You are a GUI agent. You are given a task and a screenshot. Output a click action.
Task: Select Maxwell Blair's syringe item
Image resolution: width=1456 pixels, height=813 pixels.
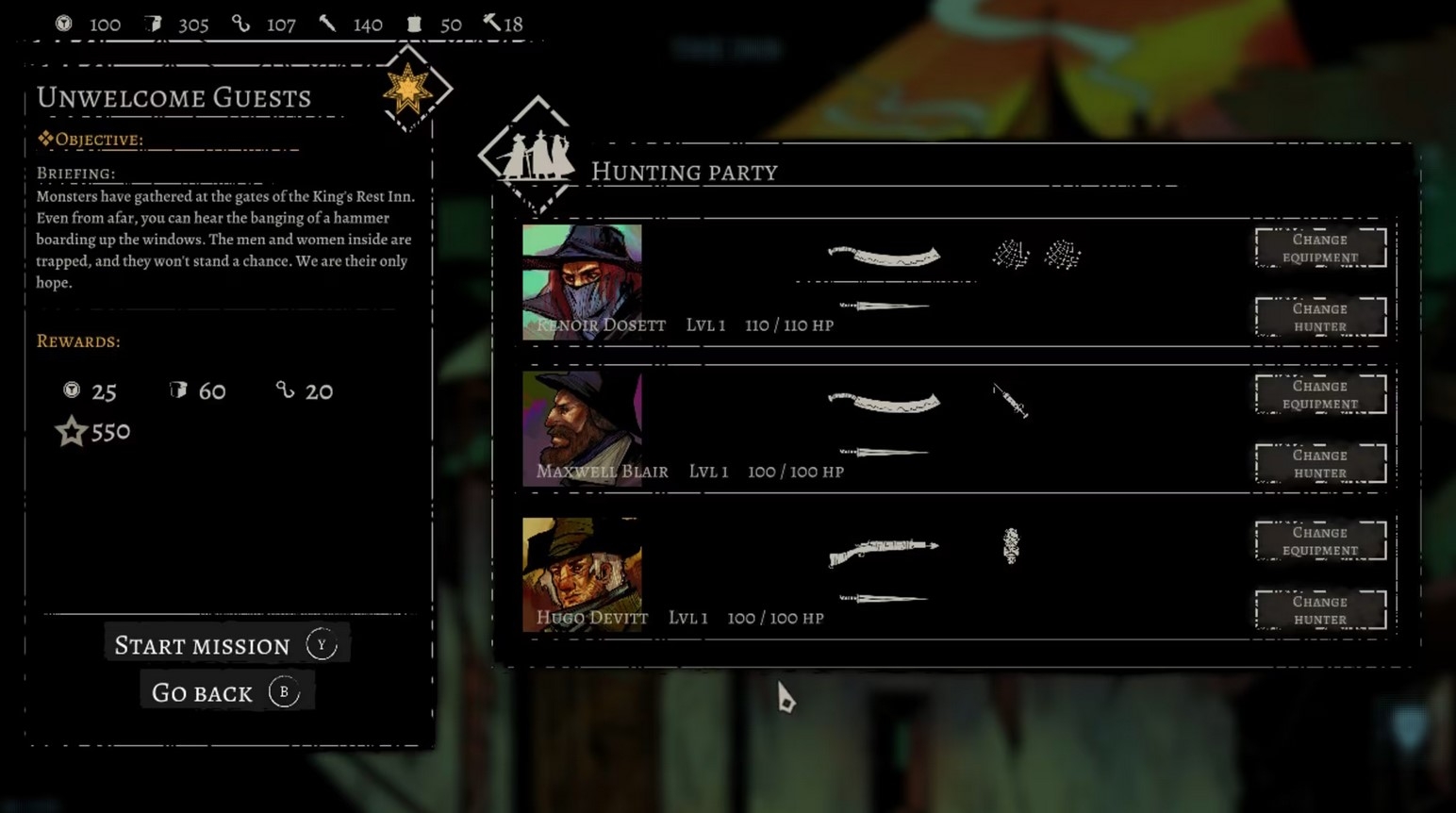pos(1010,401)
